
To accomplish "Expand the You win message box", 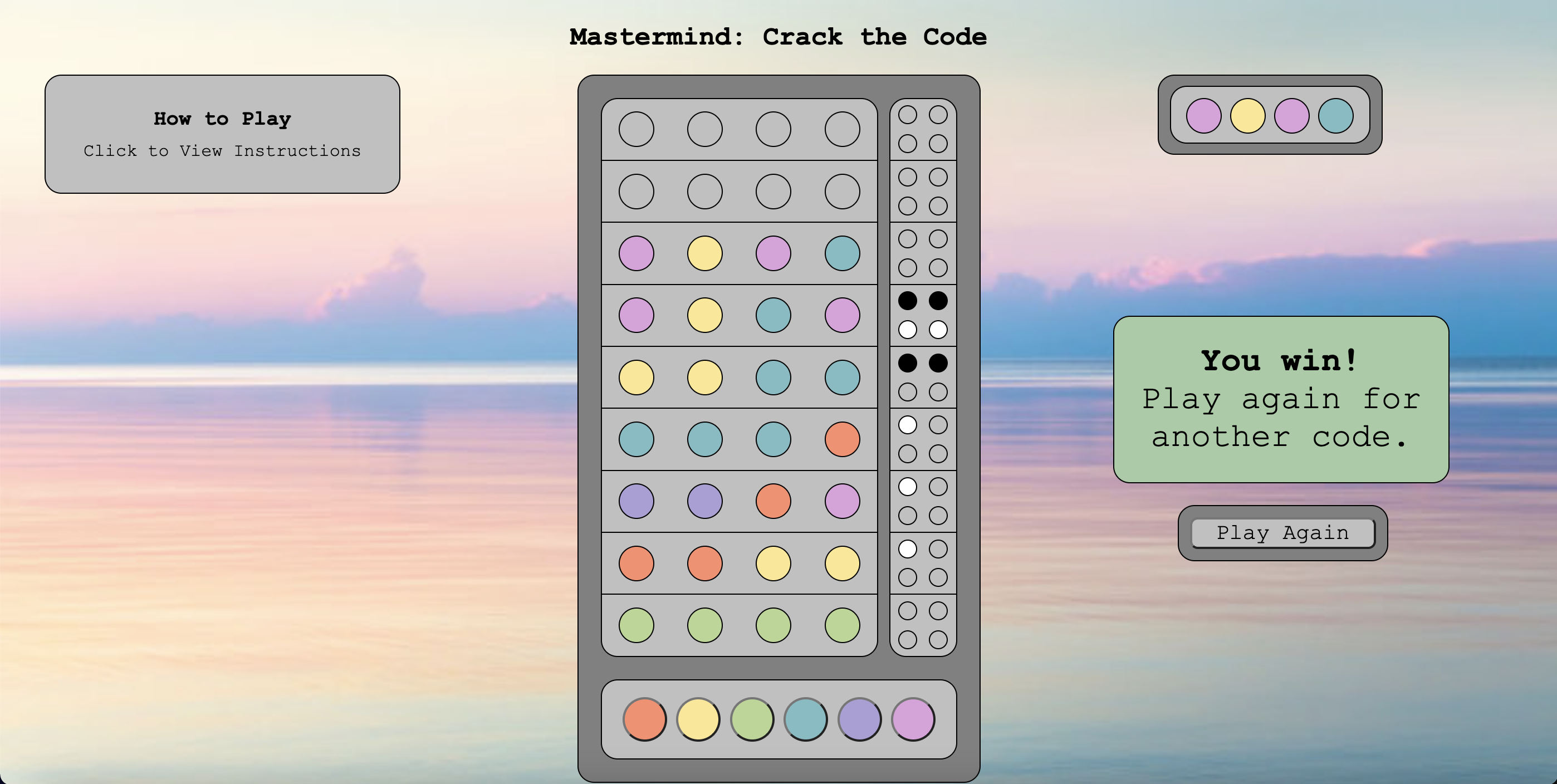I will click(x=1281, y=399).
